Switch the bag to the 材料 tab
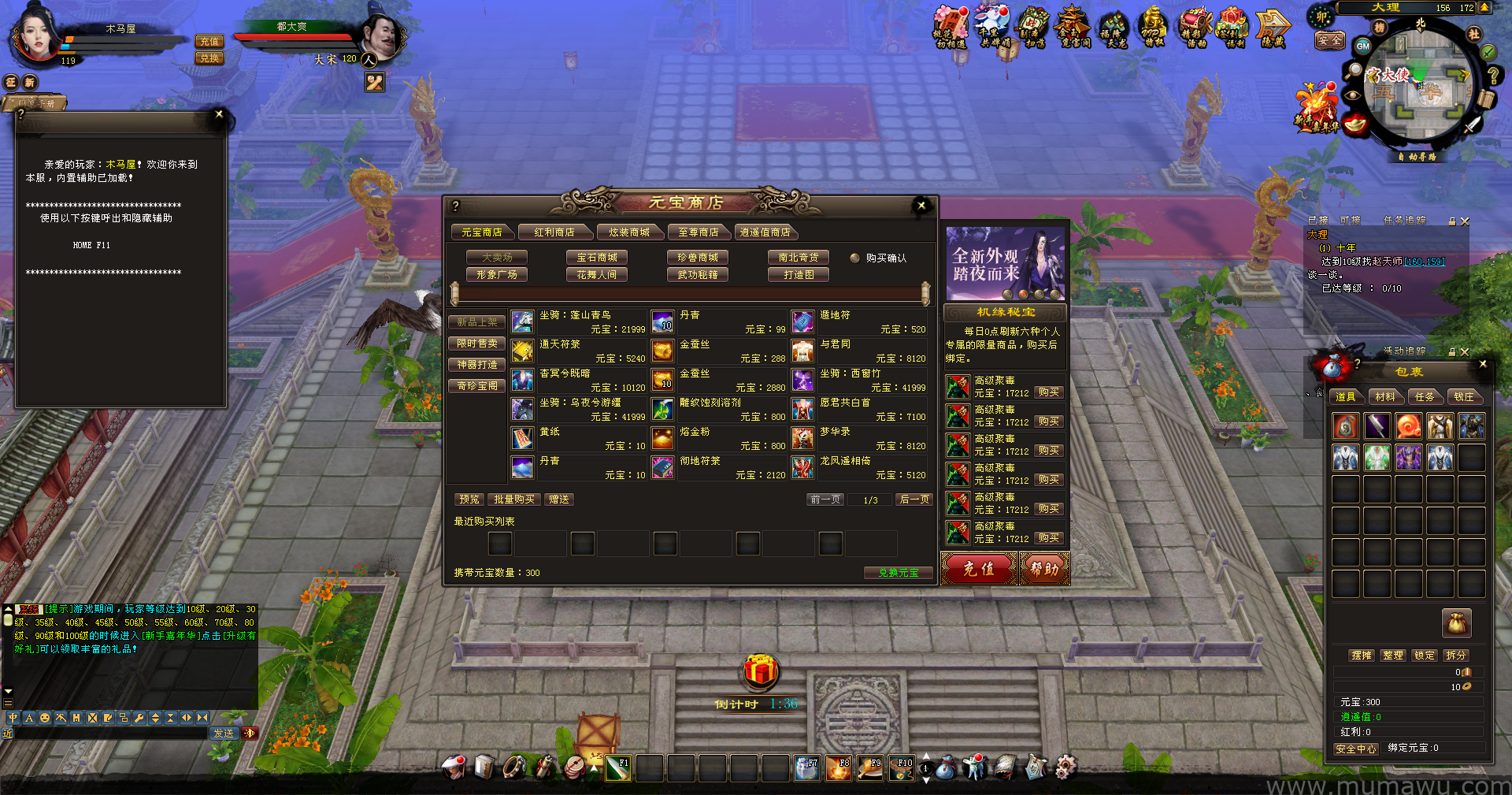This screenshot has height=795, width=1512. [1384, 397]
